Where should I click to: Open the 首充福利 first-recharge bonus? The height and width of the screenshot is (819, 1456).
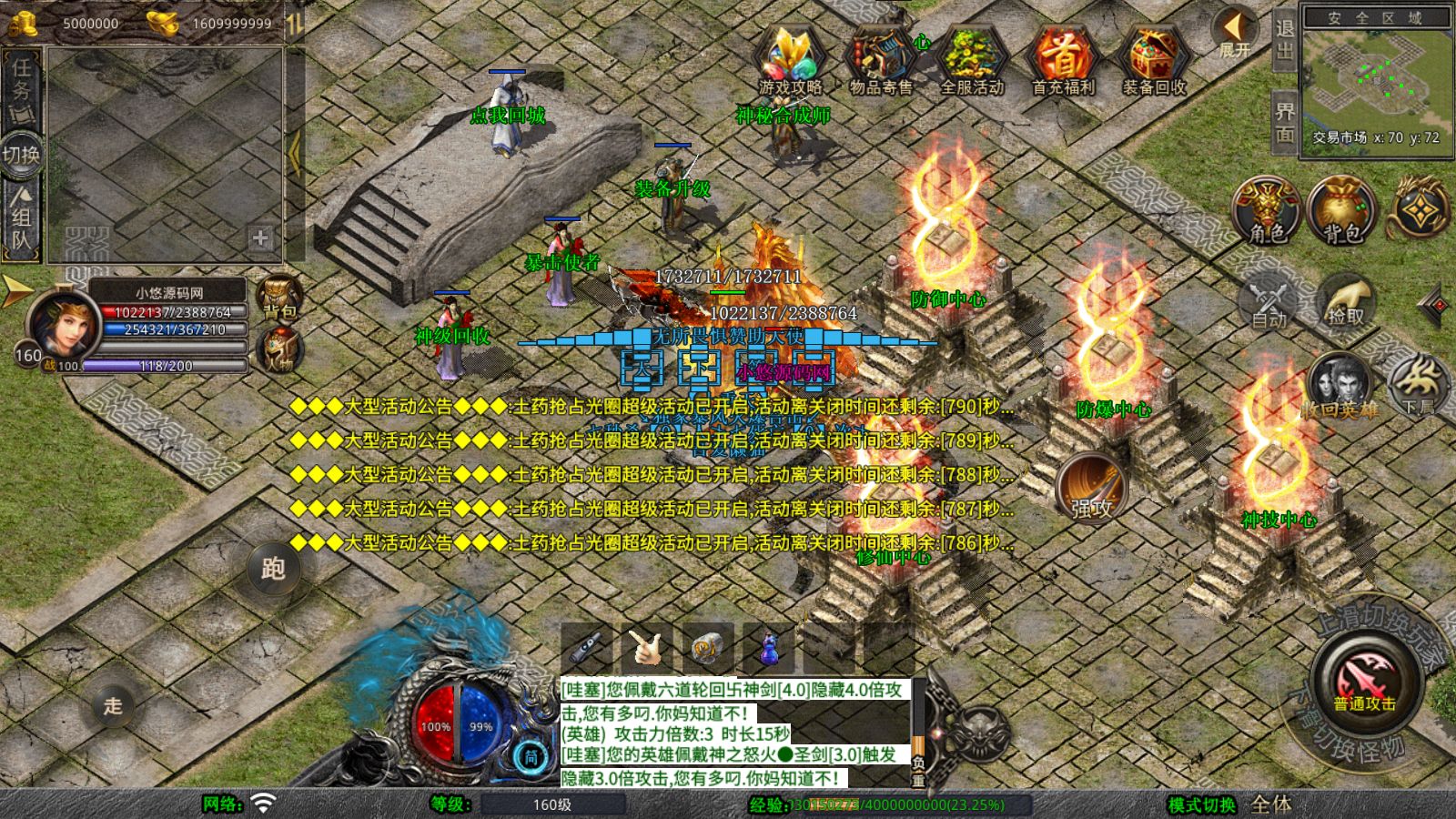click(x=1063, y=60)
